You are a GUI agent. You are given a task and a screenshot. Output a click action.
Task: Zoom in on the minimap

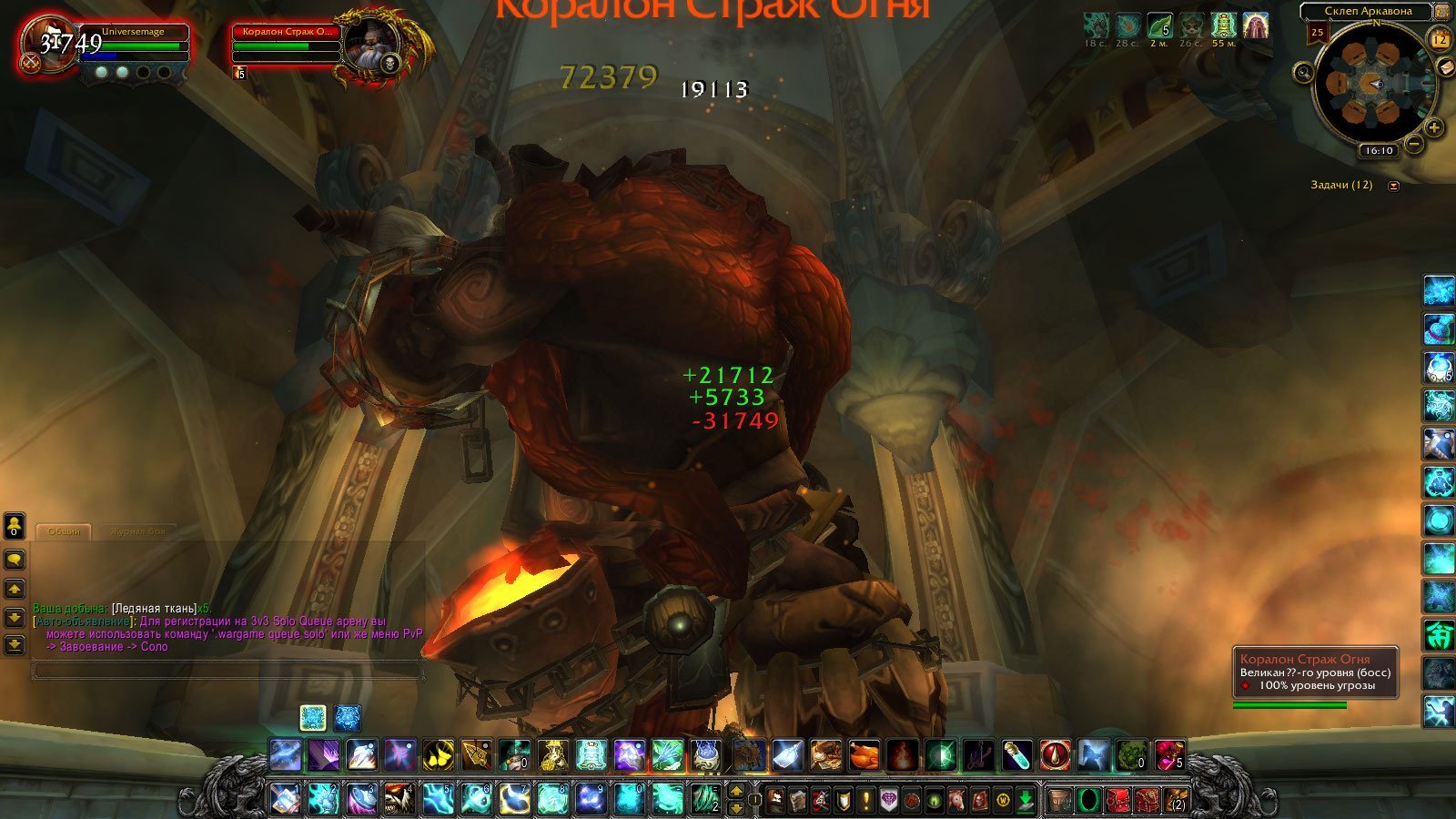coord(1433,127)
